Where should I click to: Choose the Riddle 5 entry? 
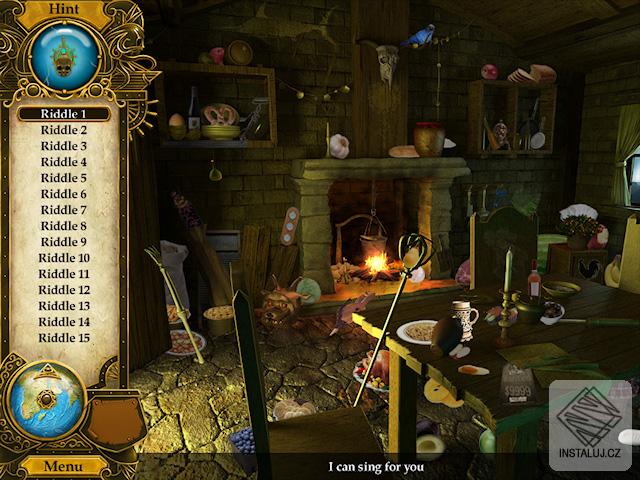[63, 178]
